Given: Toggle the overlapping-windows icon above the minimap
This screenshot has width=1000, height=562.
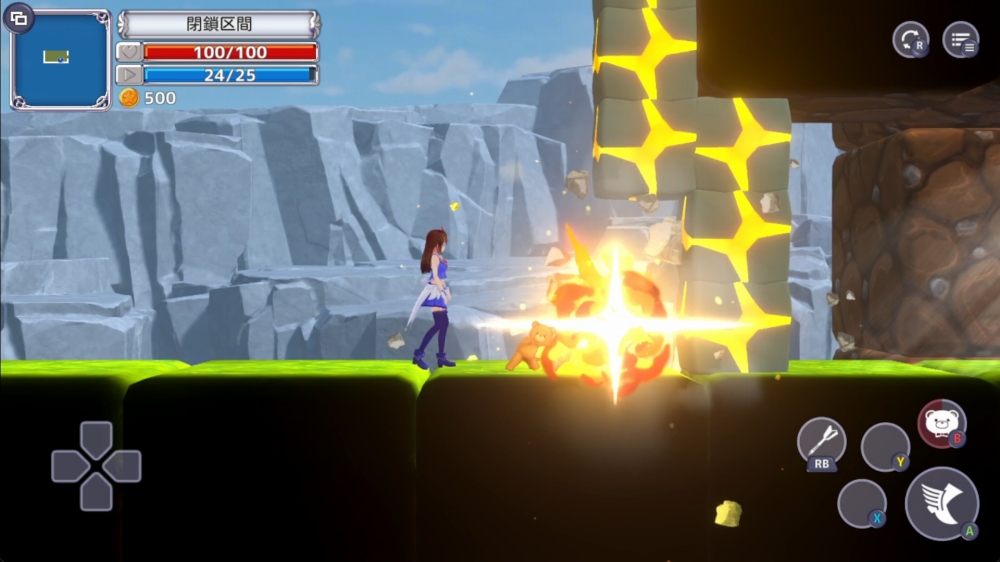Looking at the screenshot, I should click(x=19, y=17).
